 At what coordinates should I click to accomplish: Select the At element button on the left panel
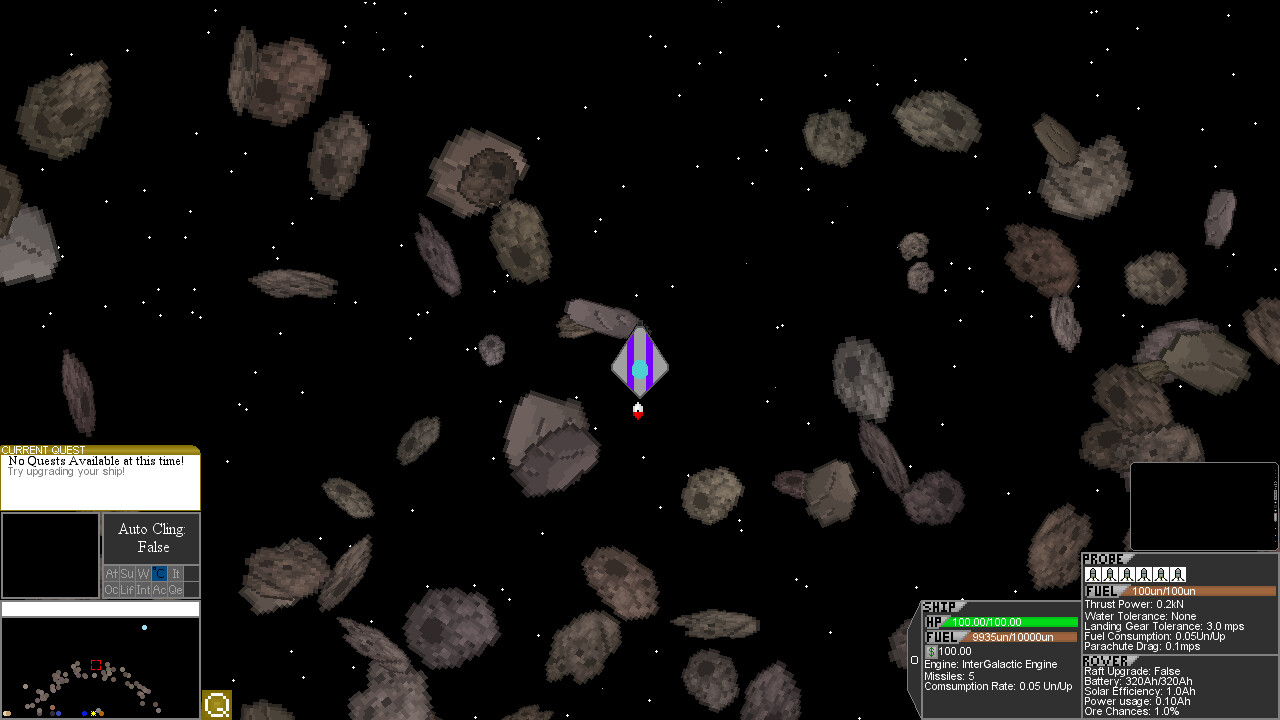coord(112,574)
